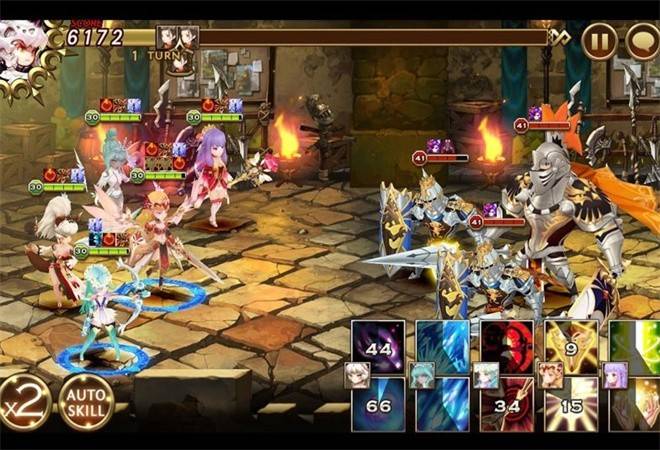
Task: Use the purple skill showing cooldown 44
Action: (x=378, y=346)
